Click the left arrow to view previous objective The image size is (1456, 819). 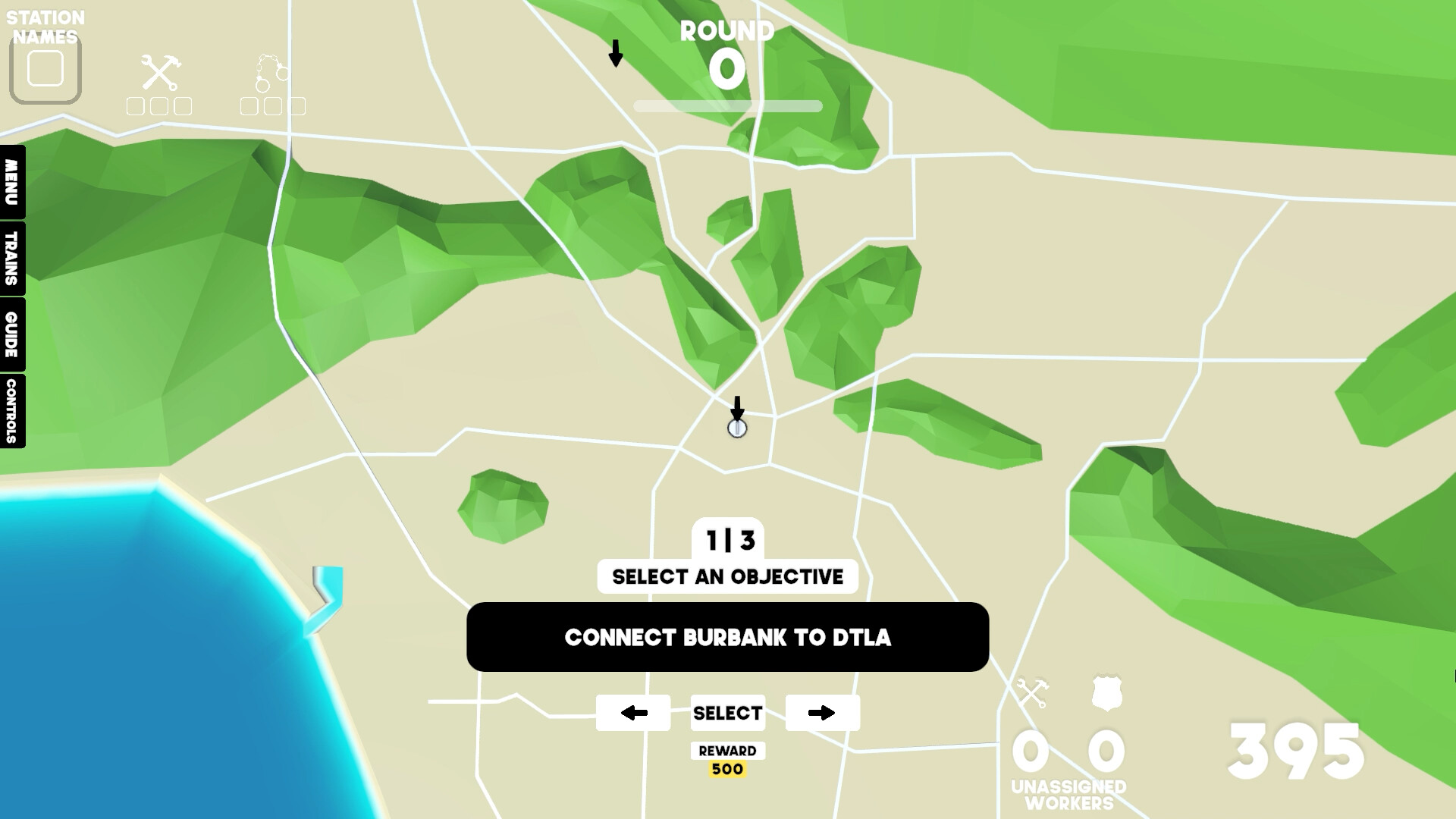(x=634, y=713)
